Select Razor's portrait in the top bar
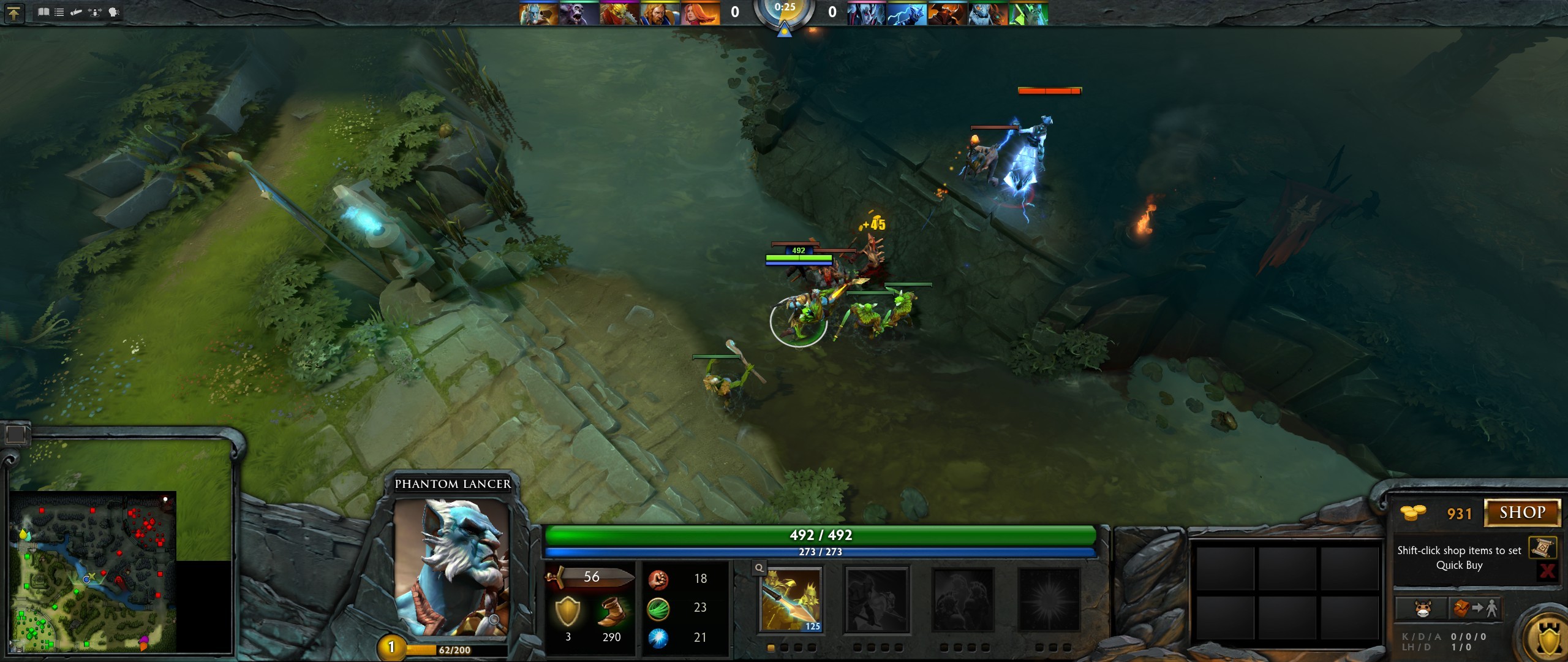This screenshot has width=1568, height=662. pos(907,13)
